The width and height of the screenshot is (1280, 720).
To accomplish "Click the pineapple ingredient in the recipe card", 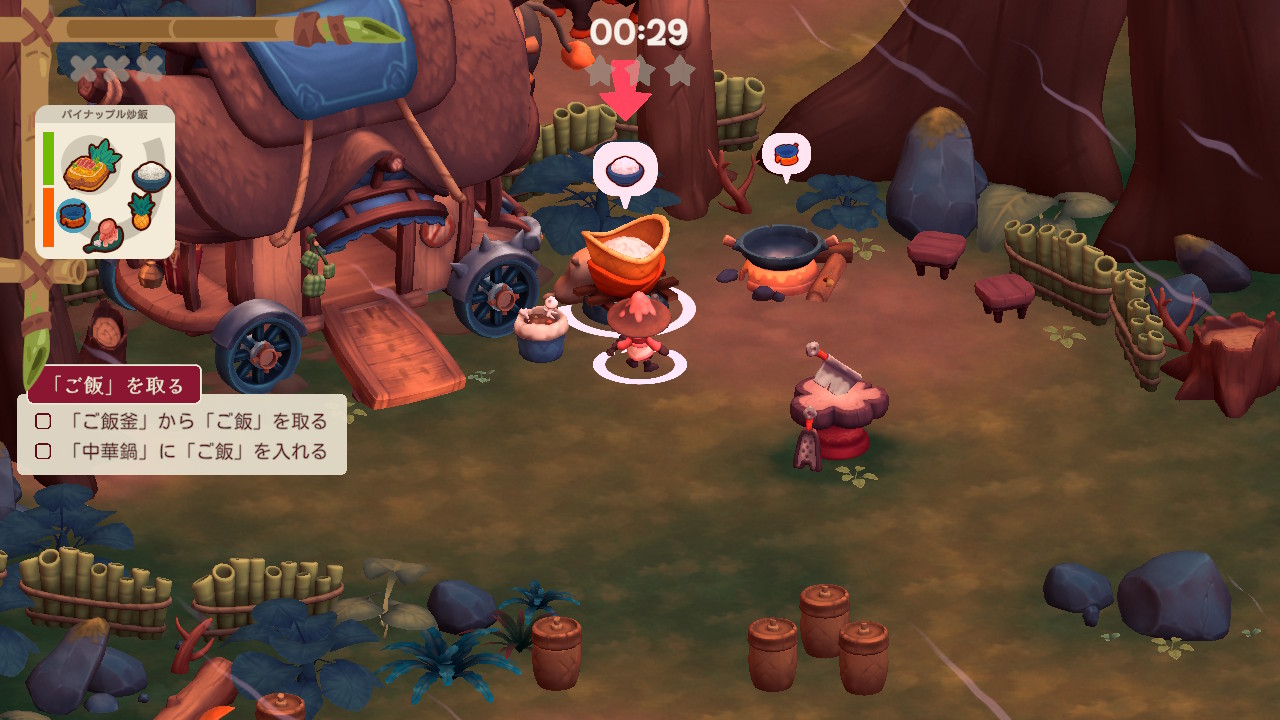I will (x=142, y=211).
